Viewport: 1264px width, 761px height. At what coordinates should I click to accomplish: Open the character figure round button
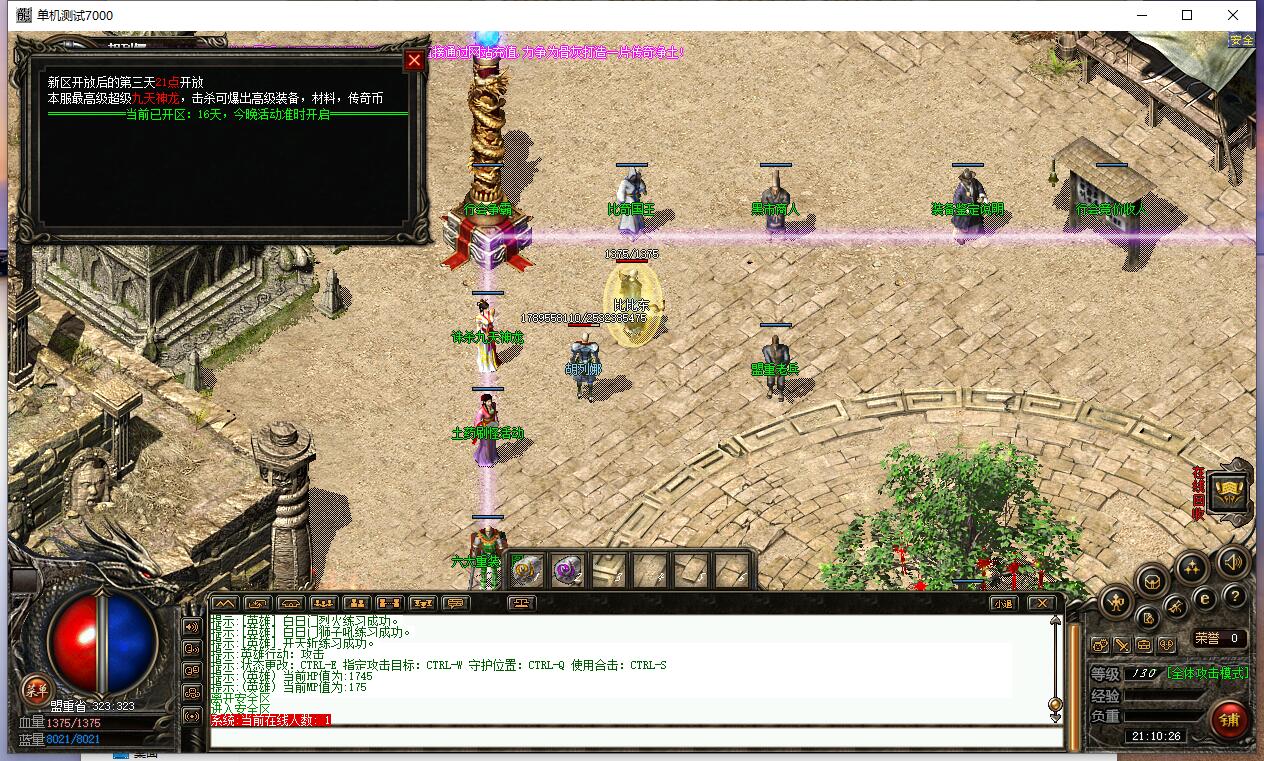tap(1116, 602)
